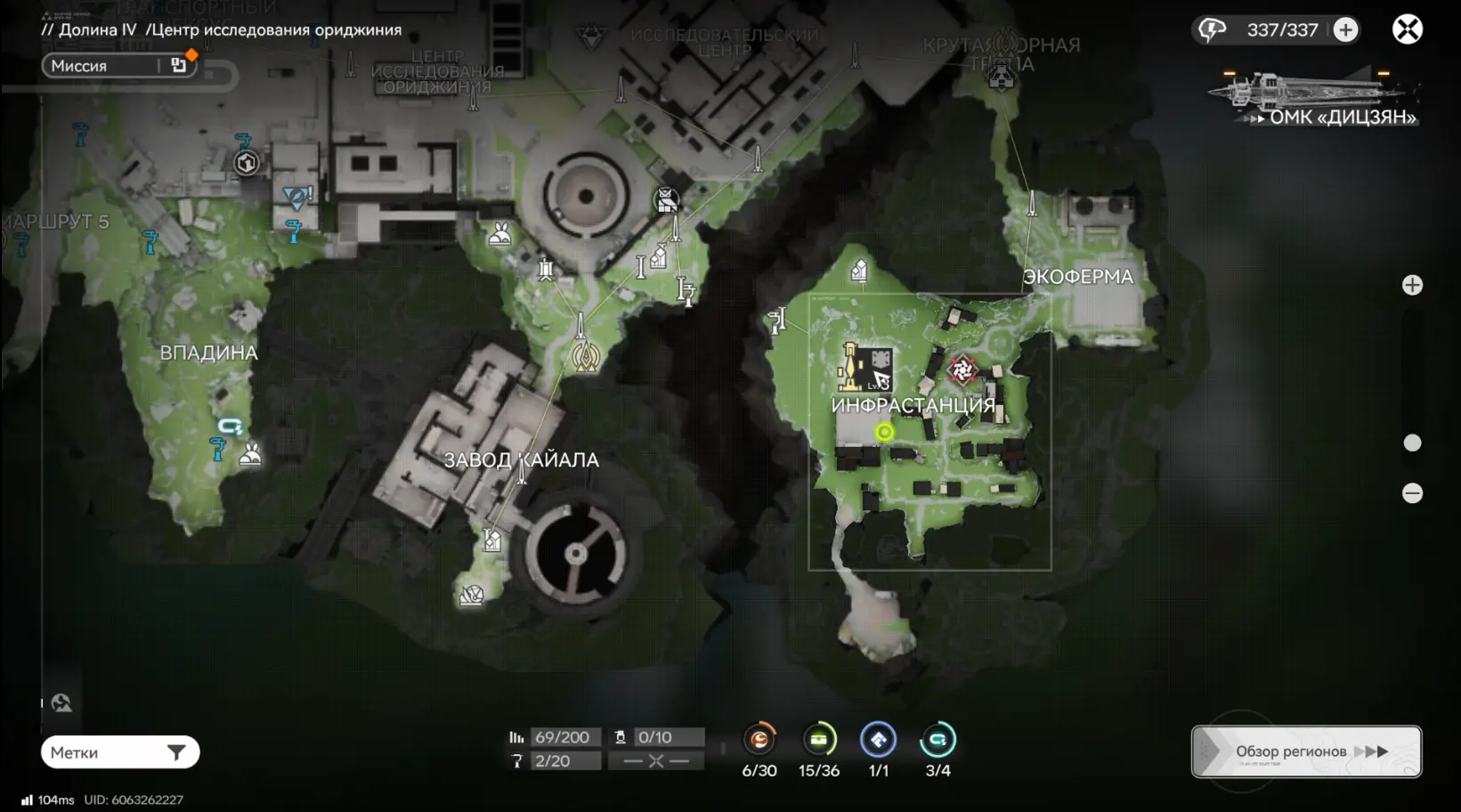Screen dimensions: 1461x812
Task: Select the blue shield exclamation marker
Action: [x=296, y=197]
